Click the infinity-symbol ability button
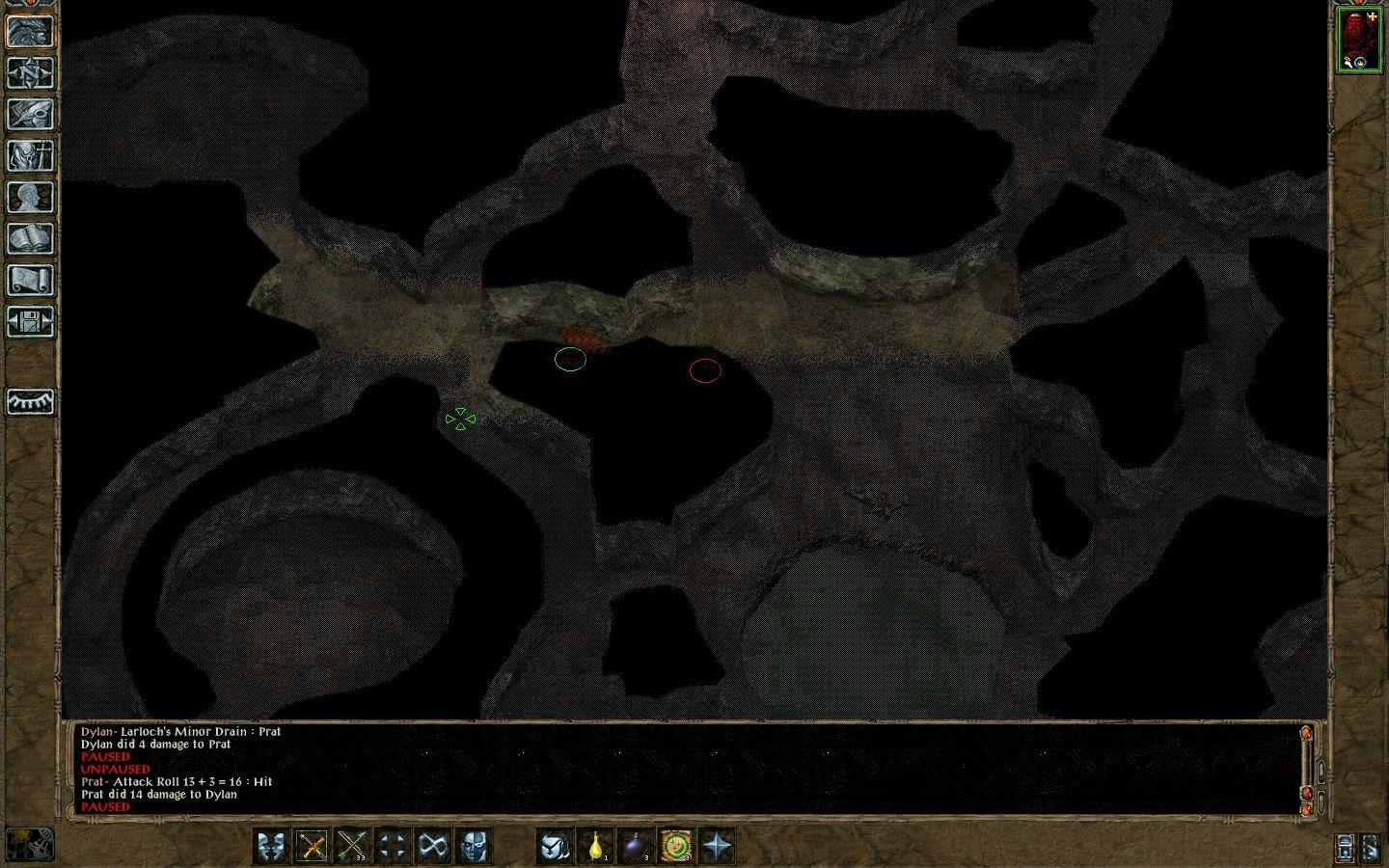 tap(433, 847)
